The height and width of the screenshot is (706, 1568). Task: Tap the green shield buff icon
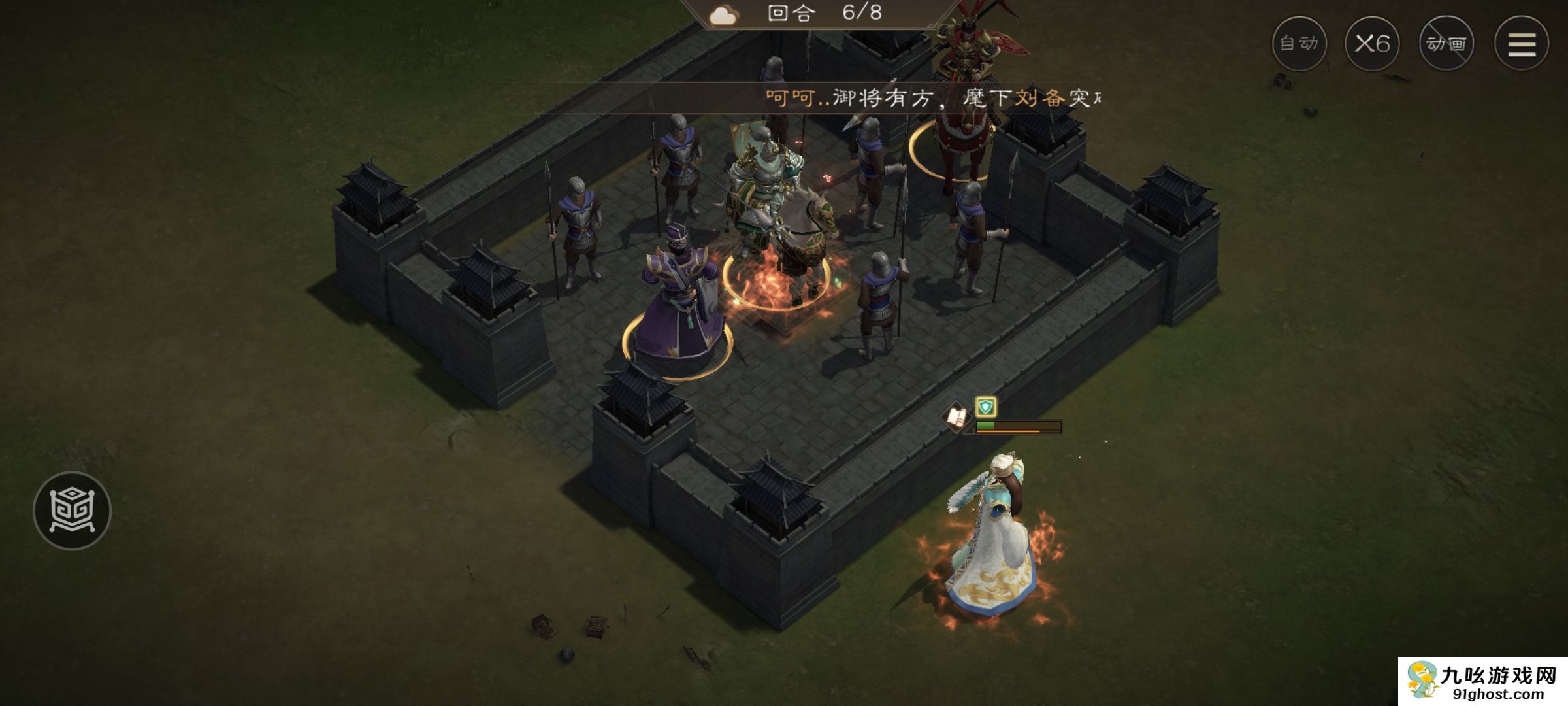coord(985,407)
